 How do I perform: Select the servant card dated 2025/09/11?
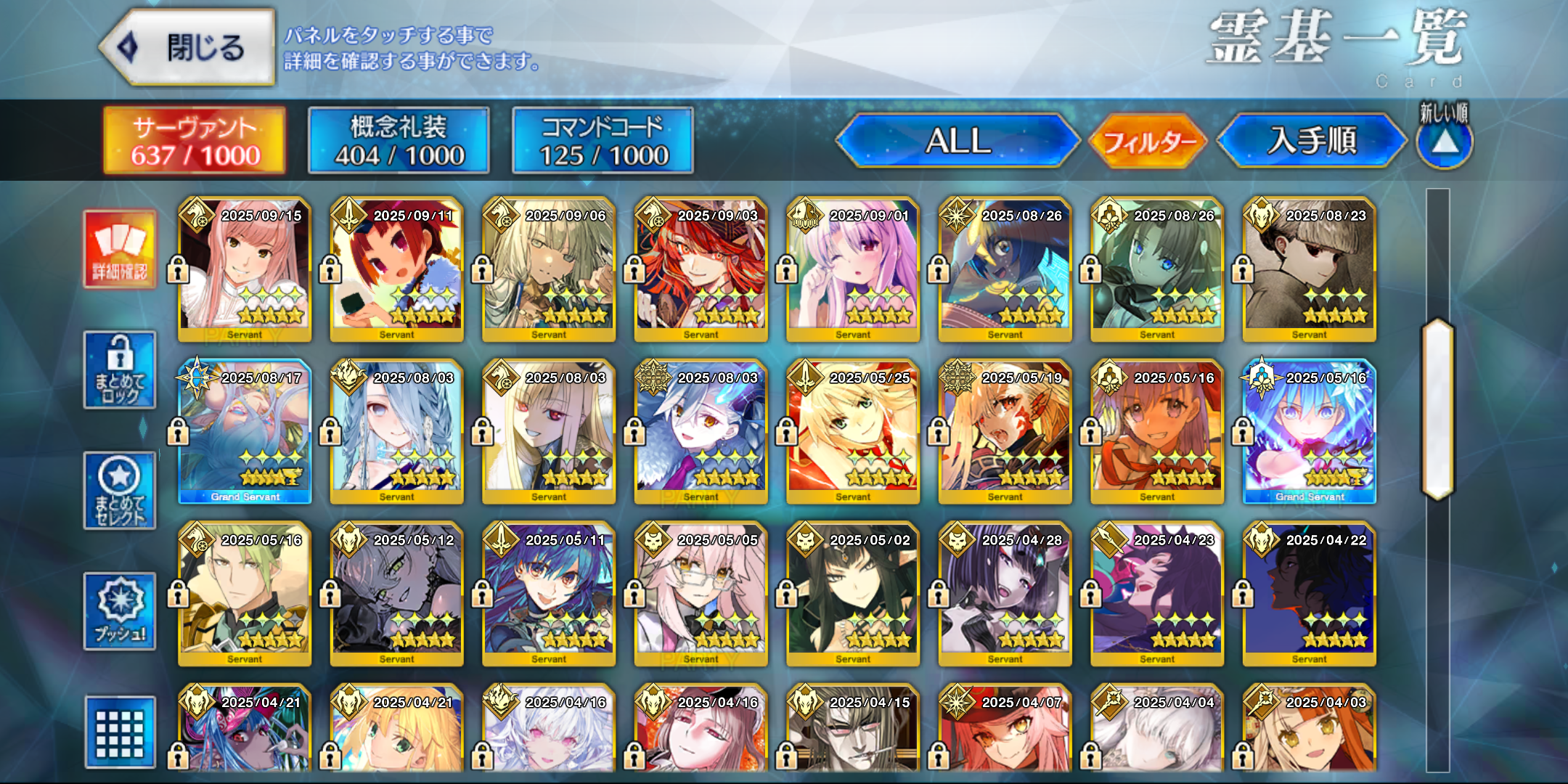(396, 269)
